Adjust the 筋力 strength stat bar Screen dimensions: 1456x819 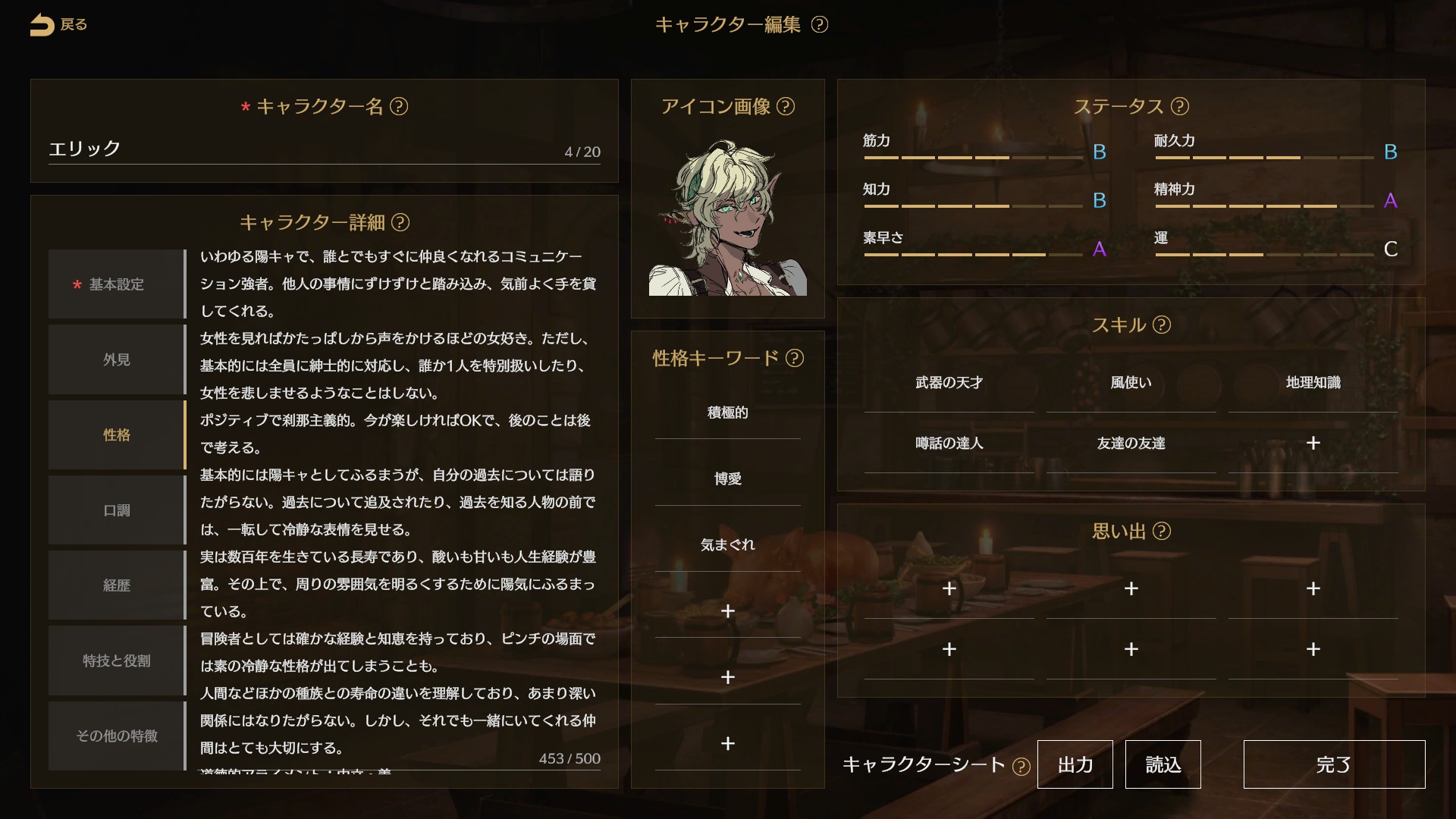974,157
